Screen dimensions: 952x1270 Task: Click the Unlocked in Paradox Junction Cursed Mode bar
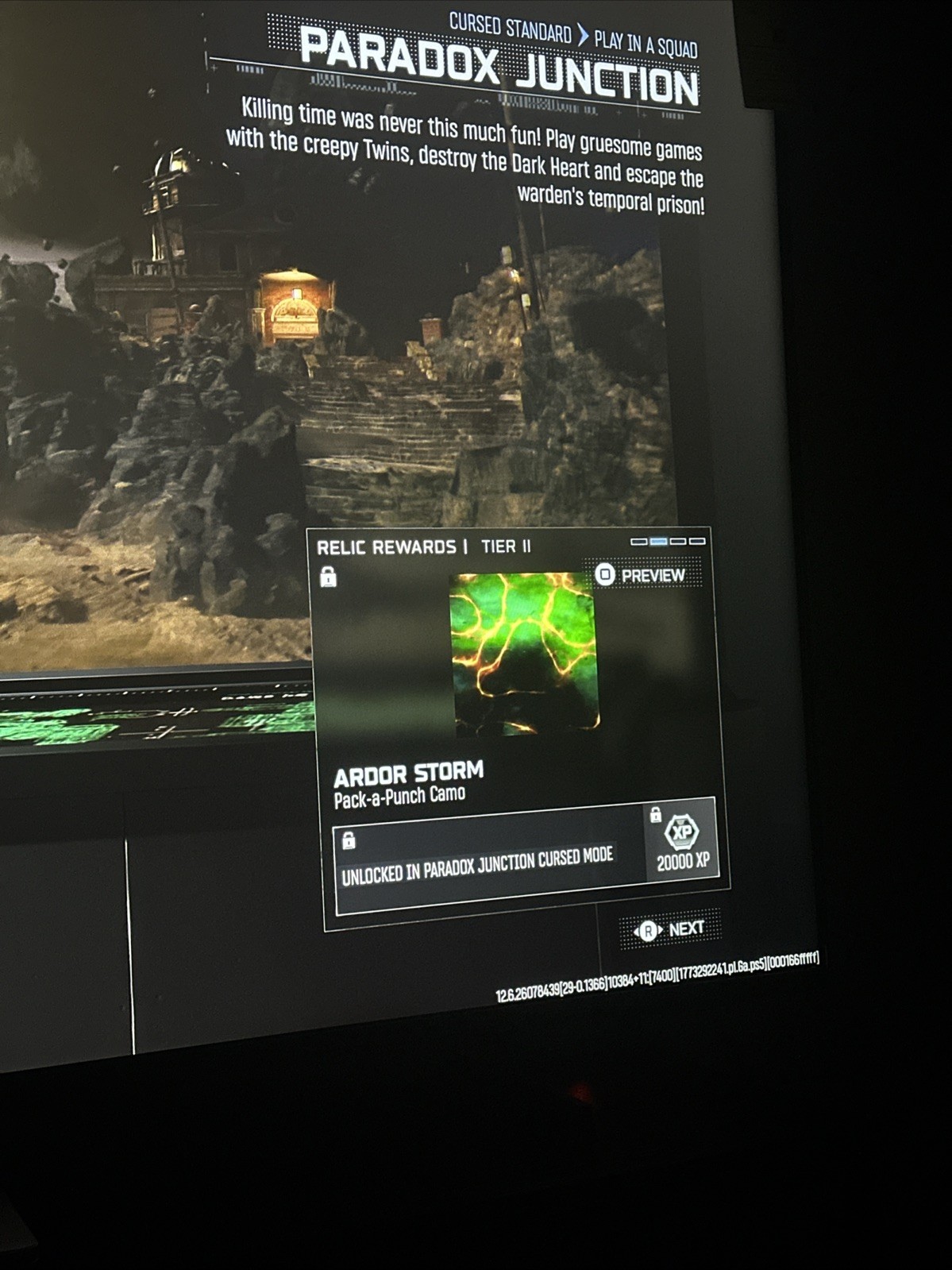489,863
